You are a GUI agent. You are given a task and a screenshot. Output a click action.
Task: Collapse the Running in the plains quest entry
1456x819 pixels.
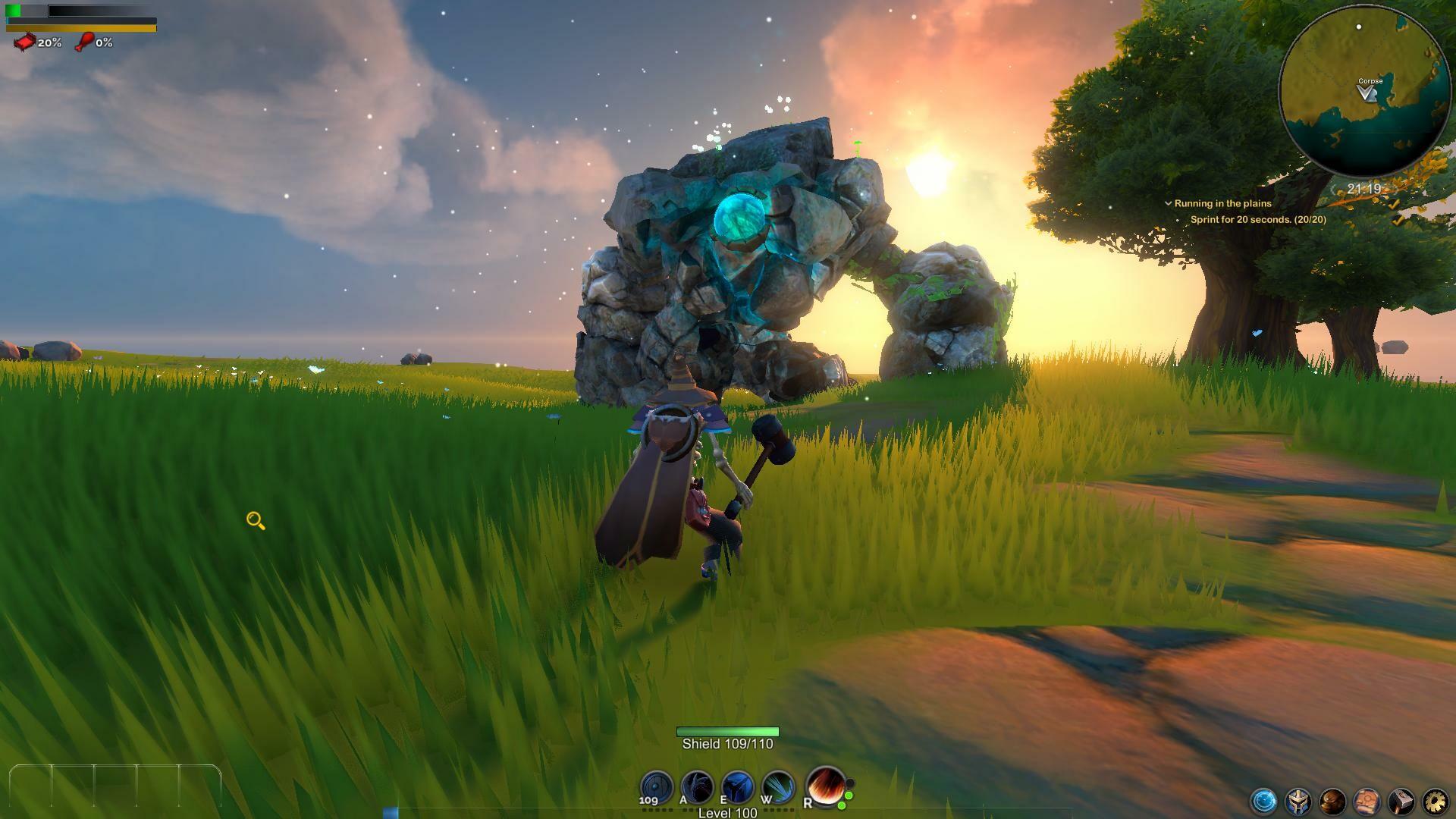click(1167, 203)
